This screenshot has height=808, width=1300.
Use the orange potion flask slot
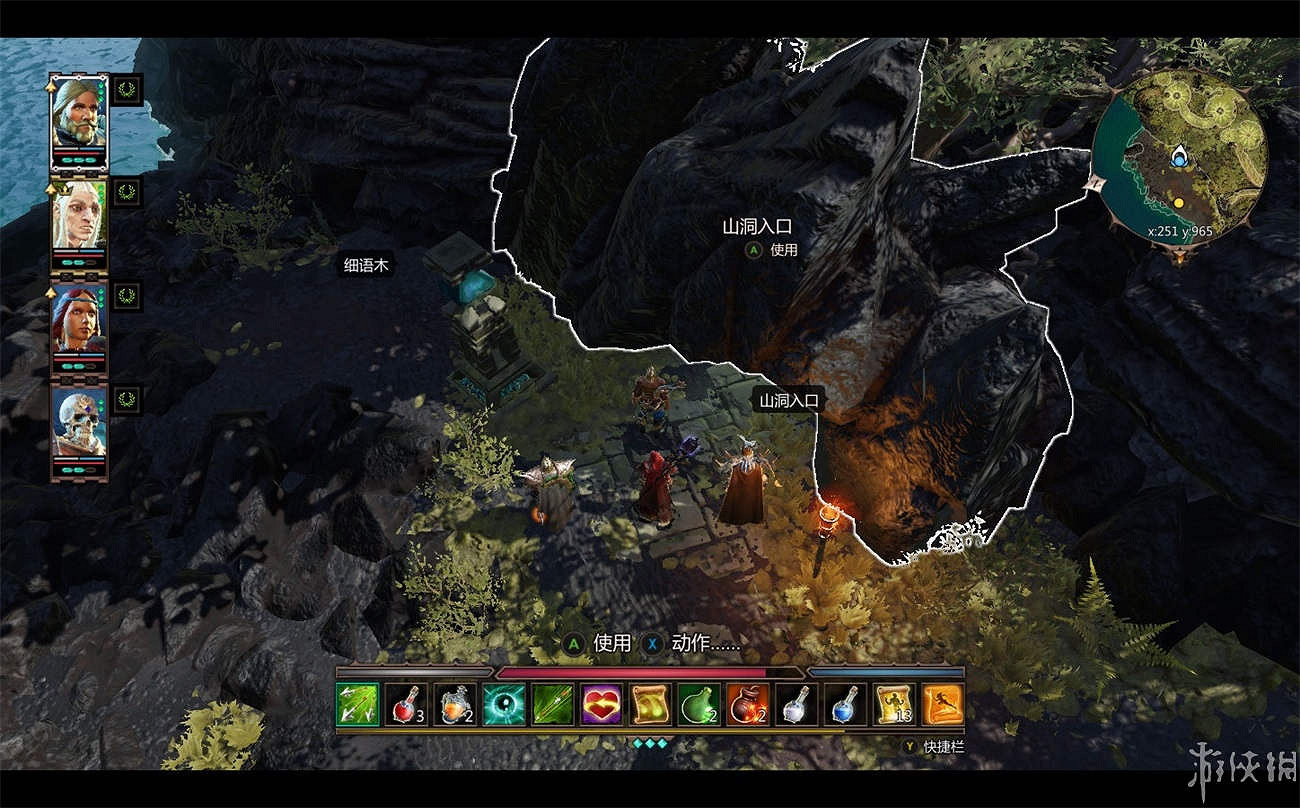[455, 704]
